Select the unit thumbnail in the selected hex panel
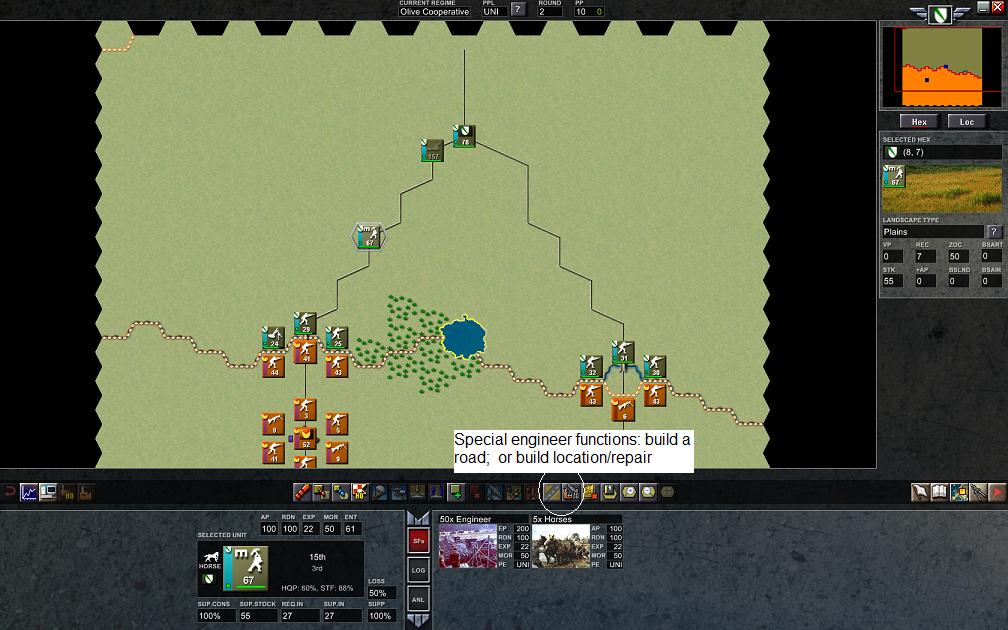Viewport: 1008px width, 630px height. (895, 177)
